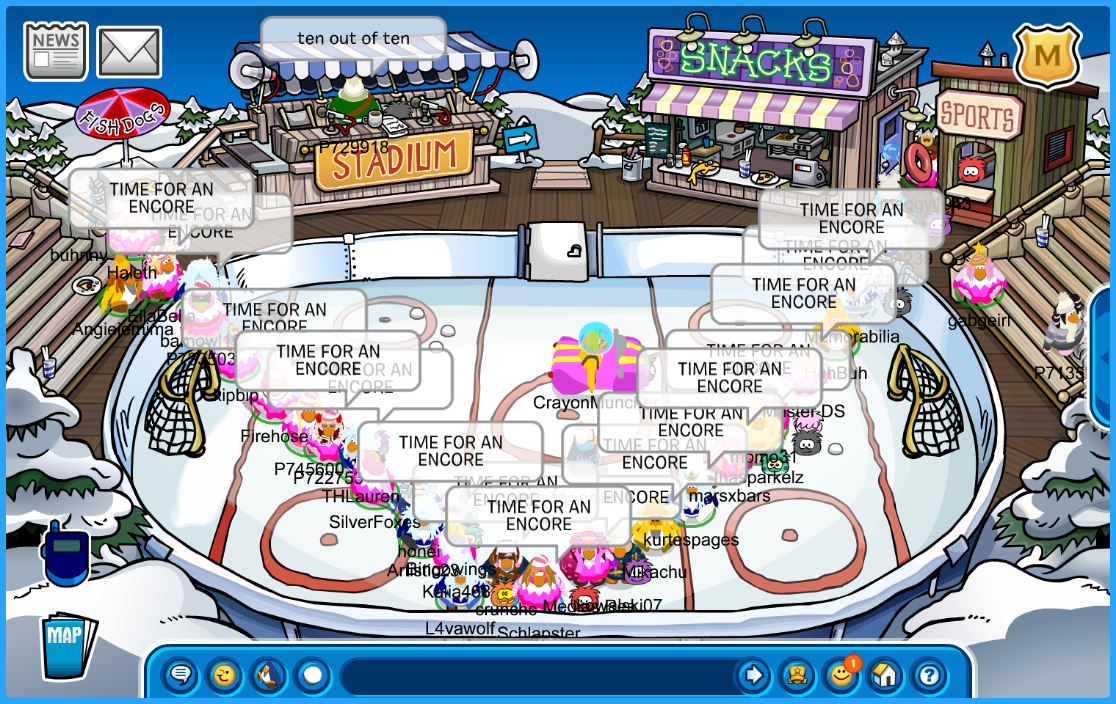This screenshot has width=1116, height=704.
Task: Open the penguin actions menu
Action: click(x=268, y=676)
